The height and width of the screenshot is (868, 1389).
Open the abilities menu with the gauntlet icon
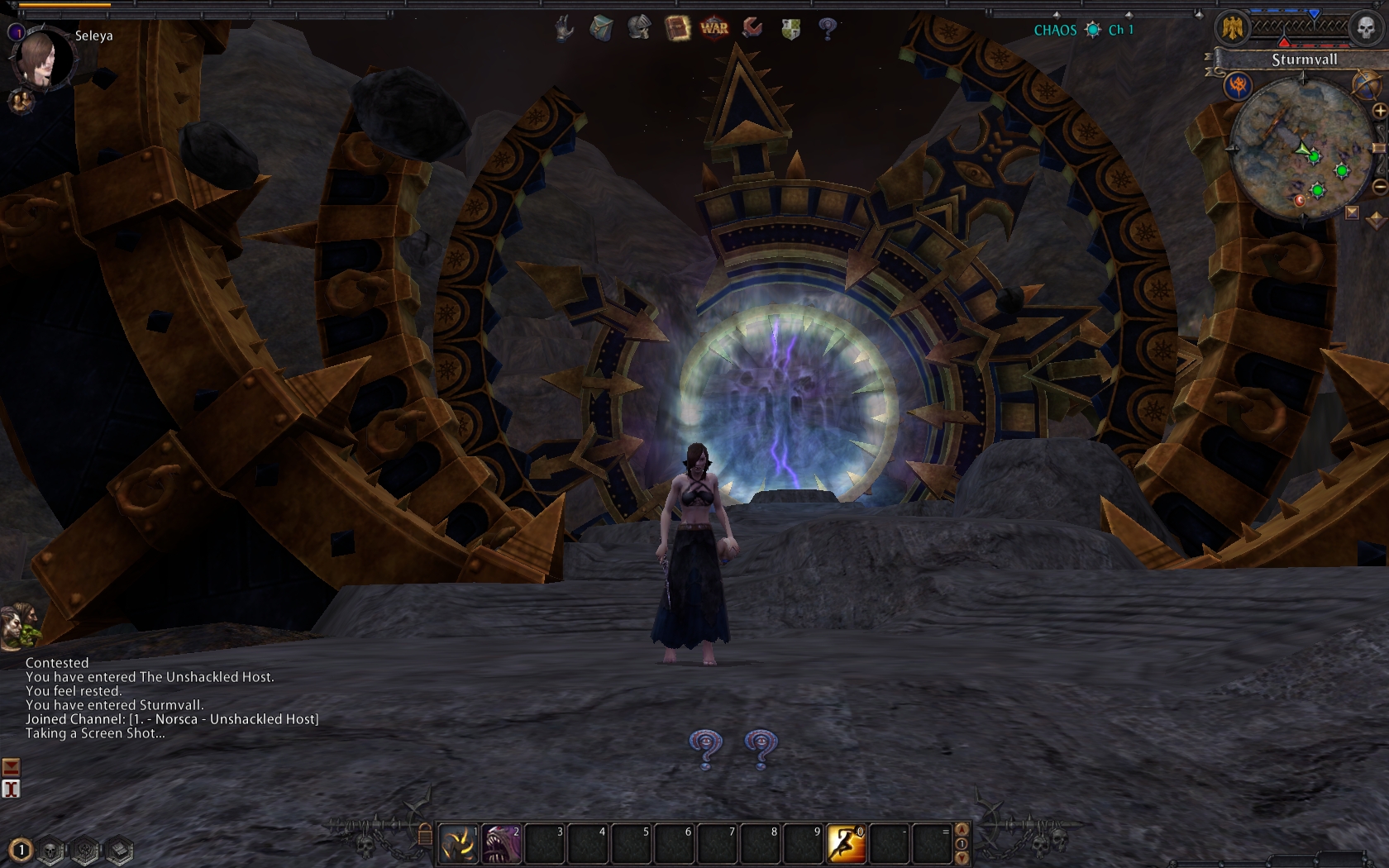(x=565, y=29)
